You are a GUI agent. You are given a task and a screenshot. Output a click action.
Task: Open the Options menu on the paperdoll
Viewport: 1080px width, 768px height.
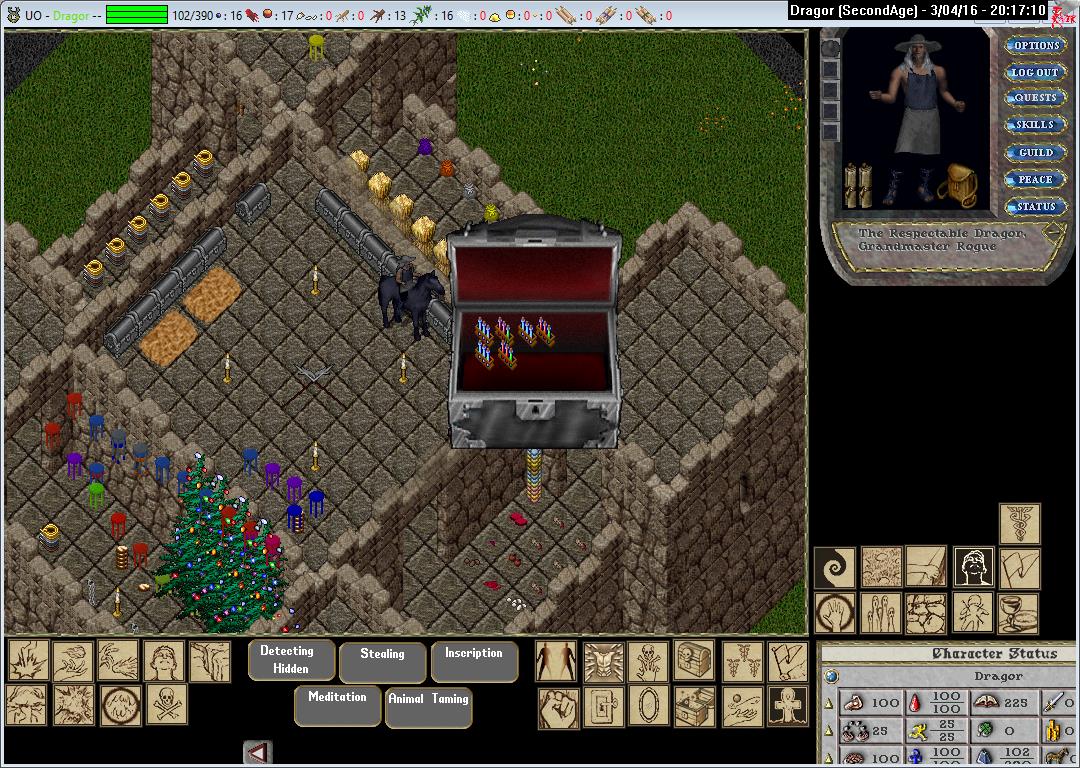(x=1036, y=45)
